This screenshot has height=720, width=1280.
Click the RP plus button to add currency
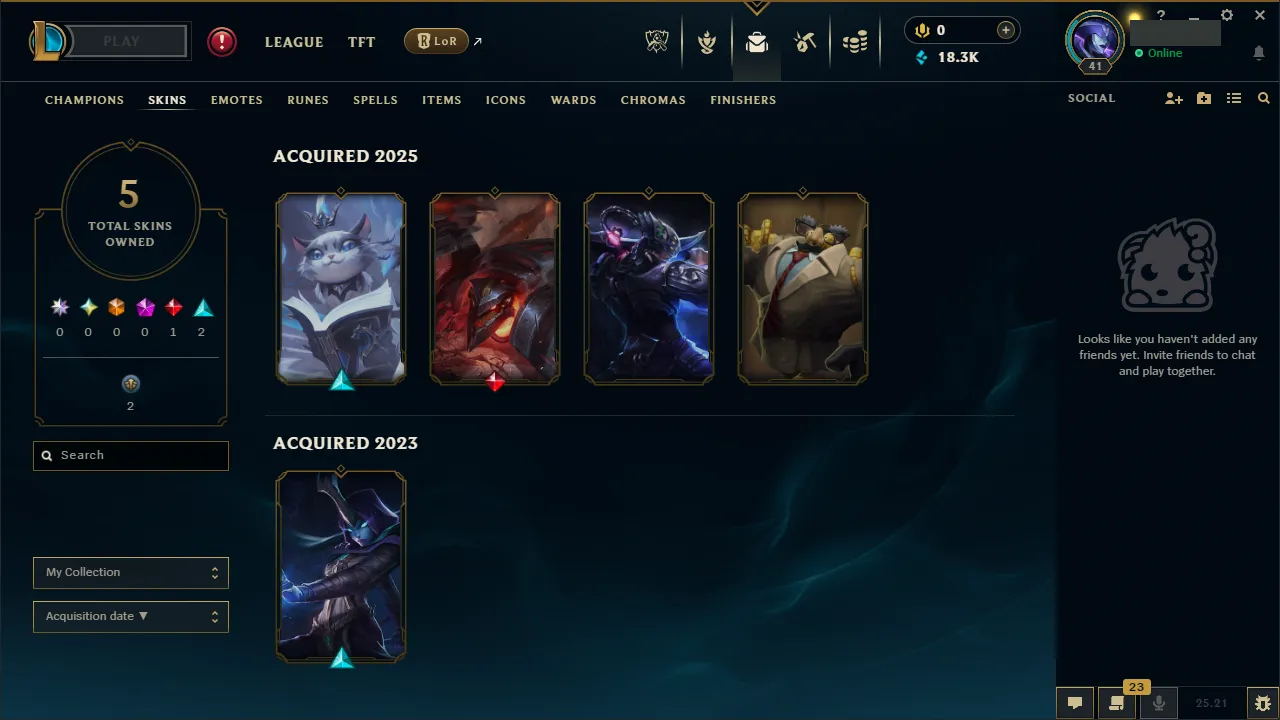coord(1005,30)
